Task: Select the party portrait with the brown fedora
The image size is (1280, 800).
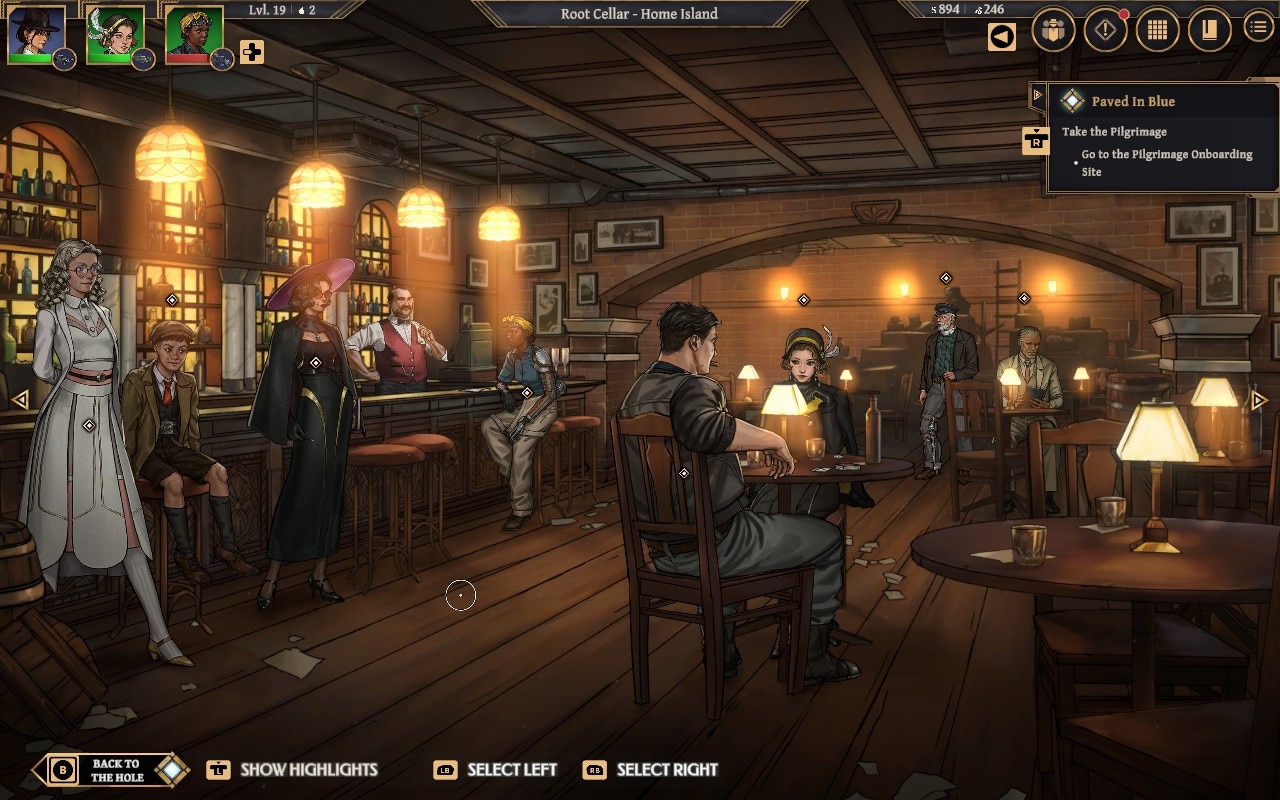Action: (x=36, y=33)
